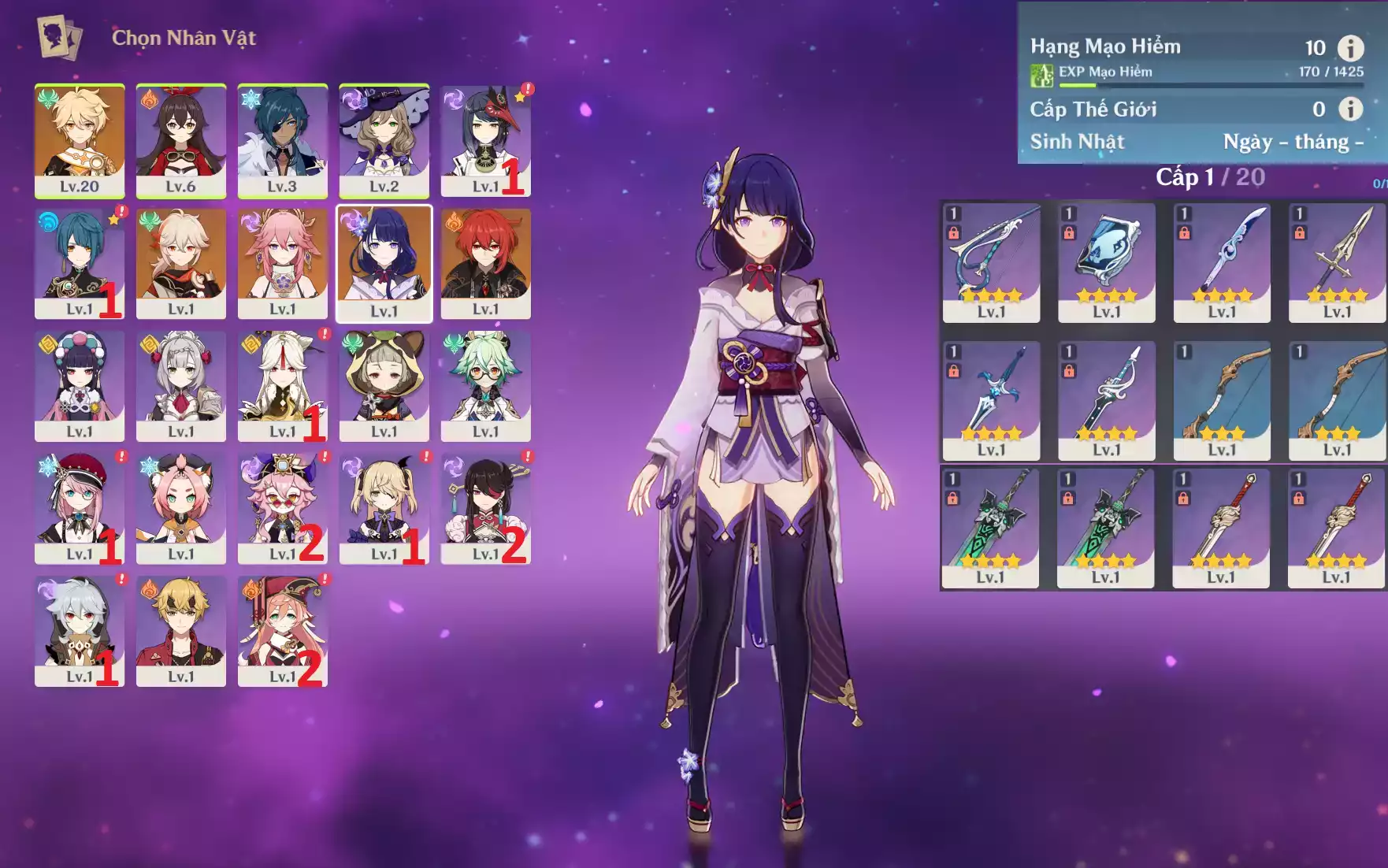Choose the Kujou Sara character card
Image resolution: width=1388 pixels, height=868 pixels.
(485, 140)
